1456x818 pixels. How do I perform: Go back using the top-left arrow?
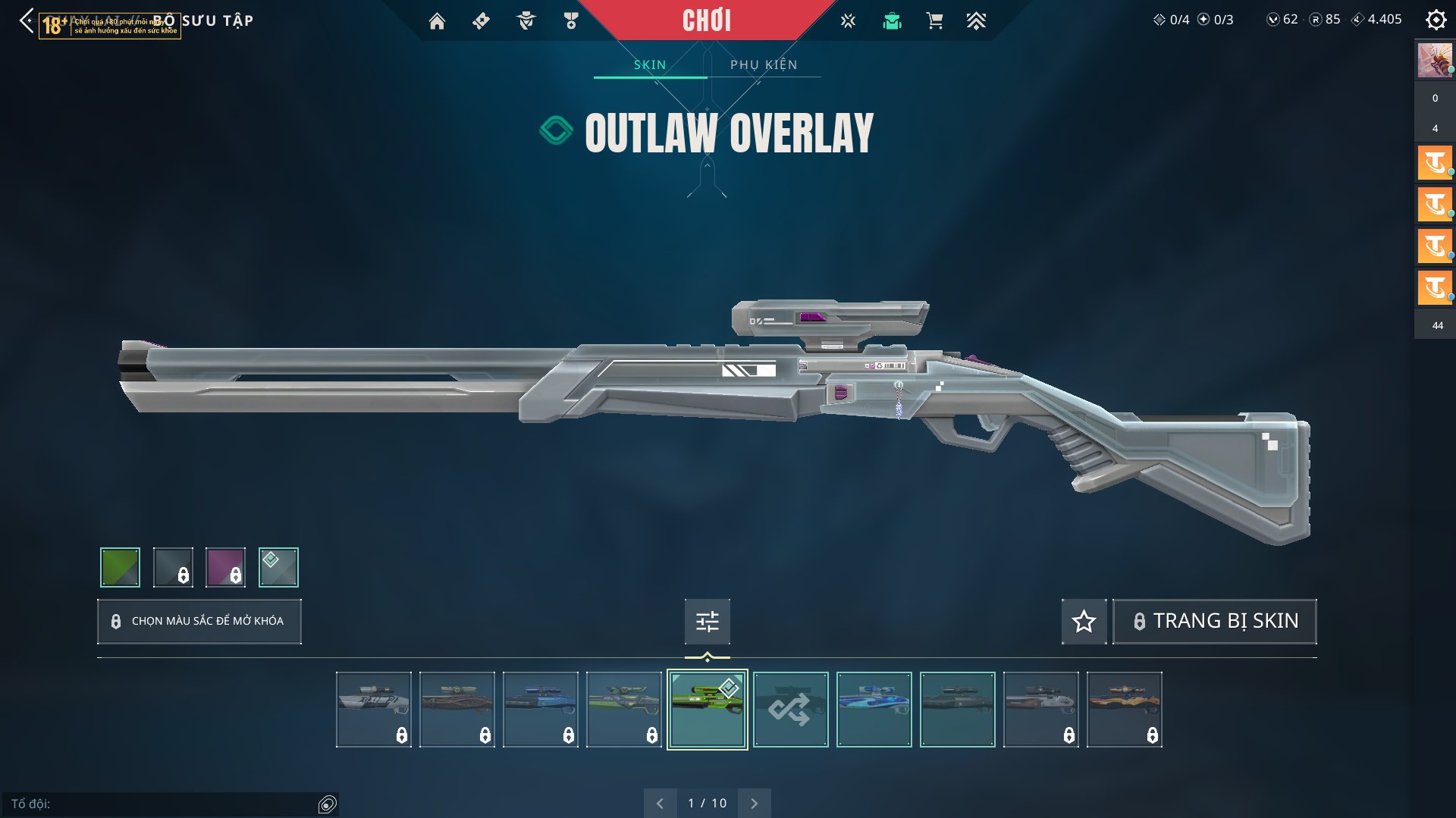coord(27,20)
